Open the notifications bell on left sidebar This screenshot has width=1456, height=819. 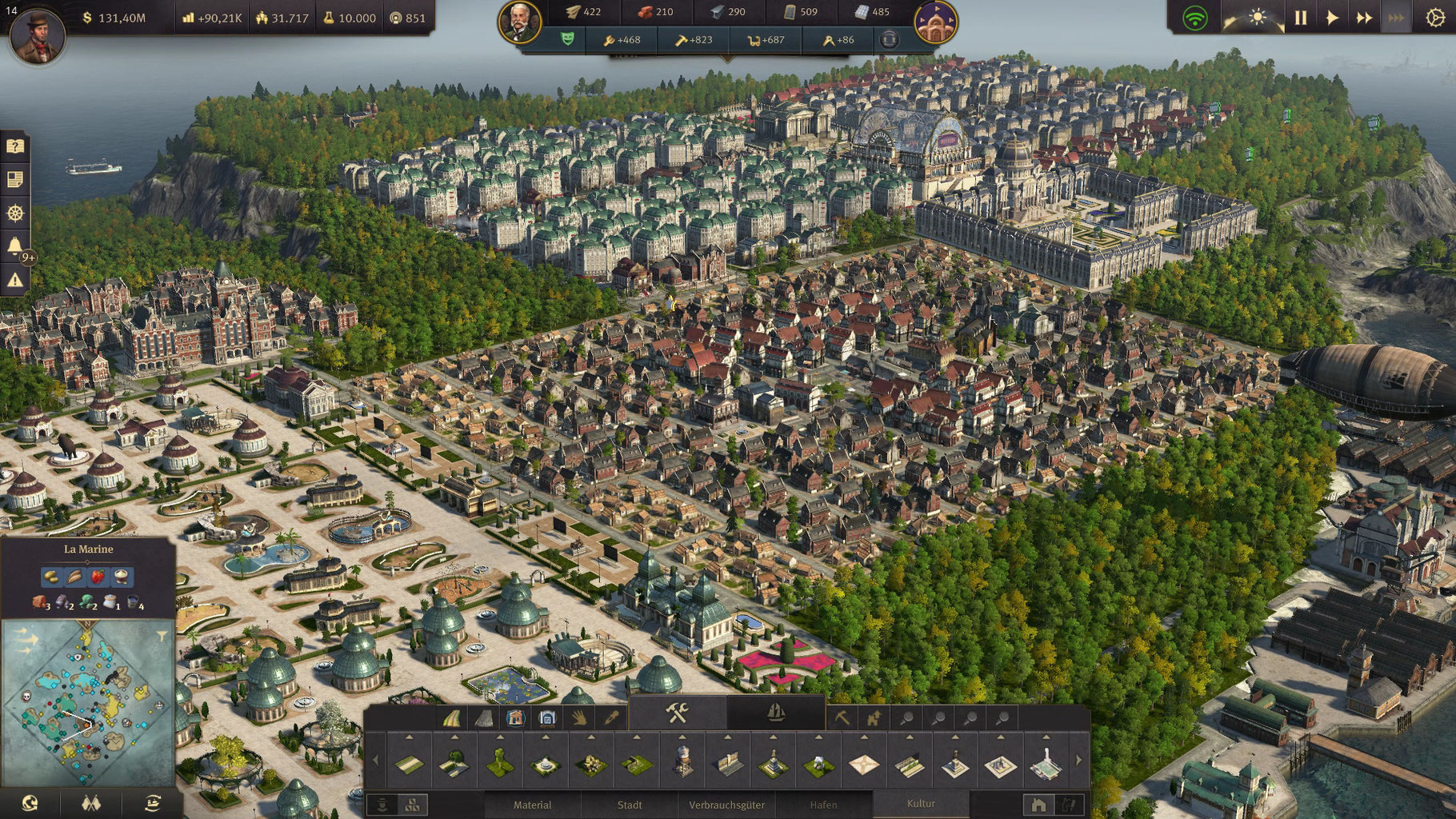14,246
